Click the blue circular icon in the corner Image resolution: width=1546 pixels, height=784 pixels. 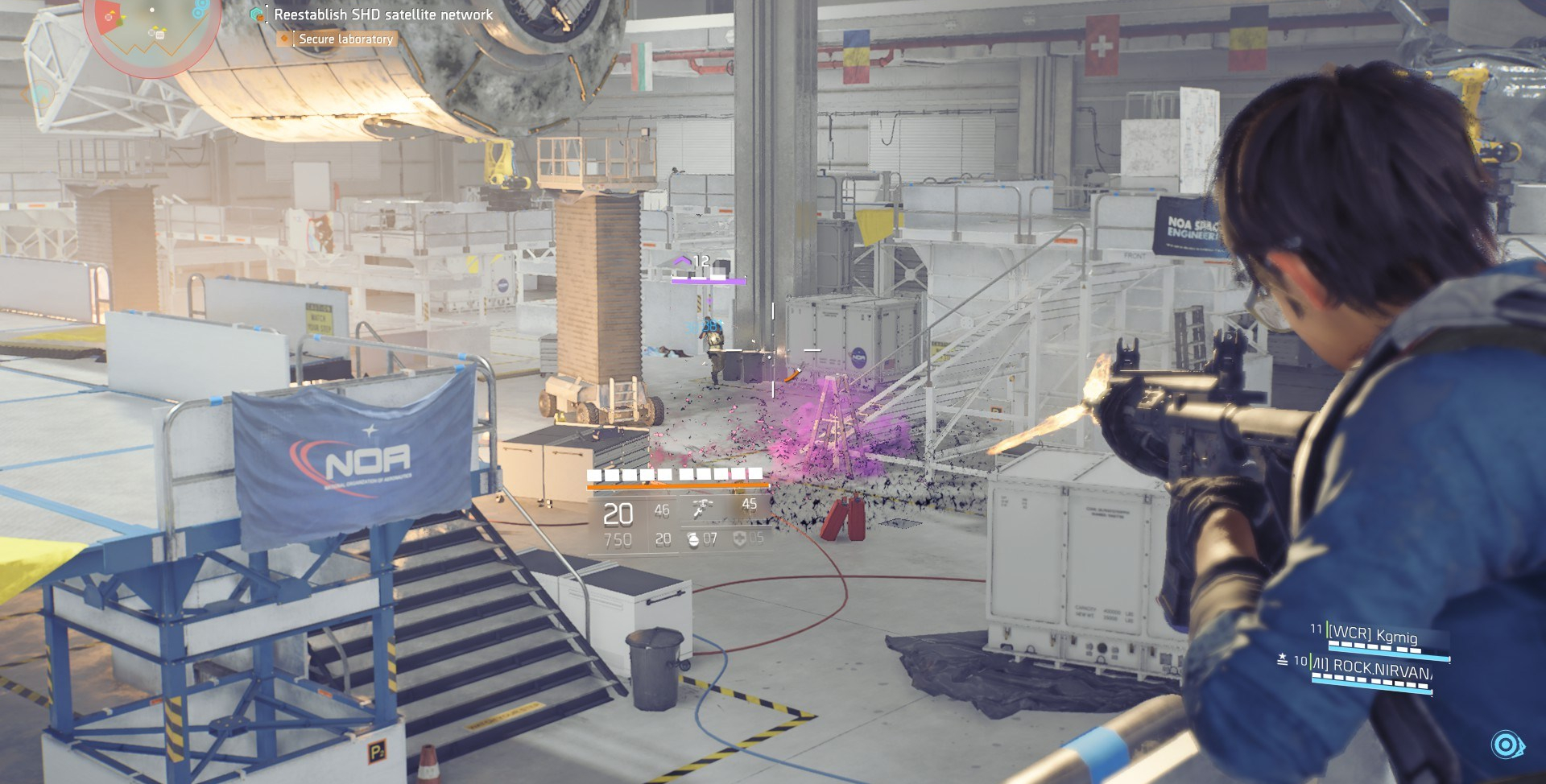point(1504,745)
